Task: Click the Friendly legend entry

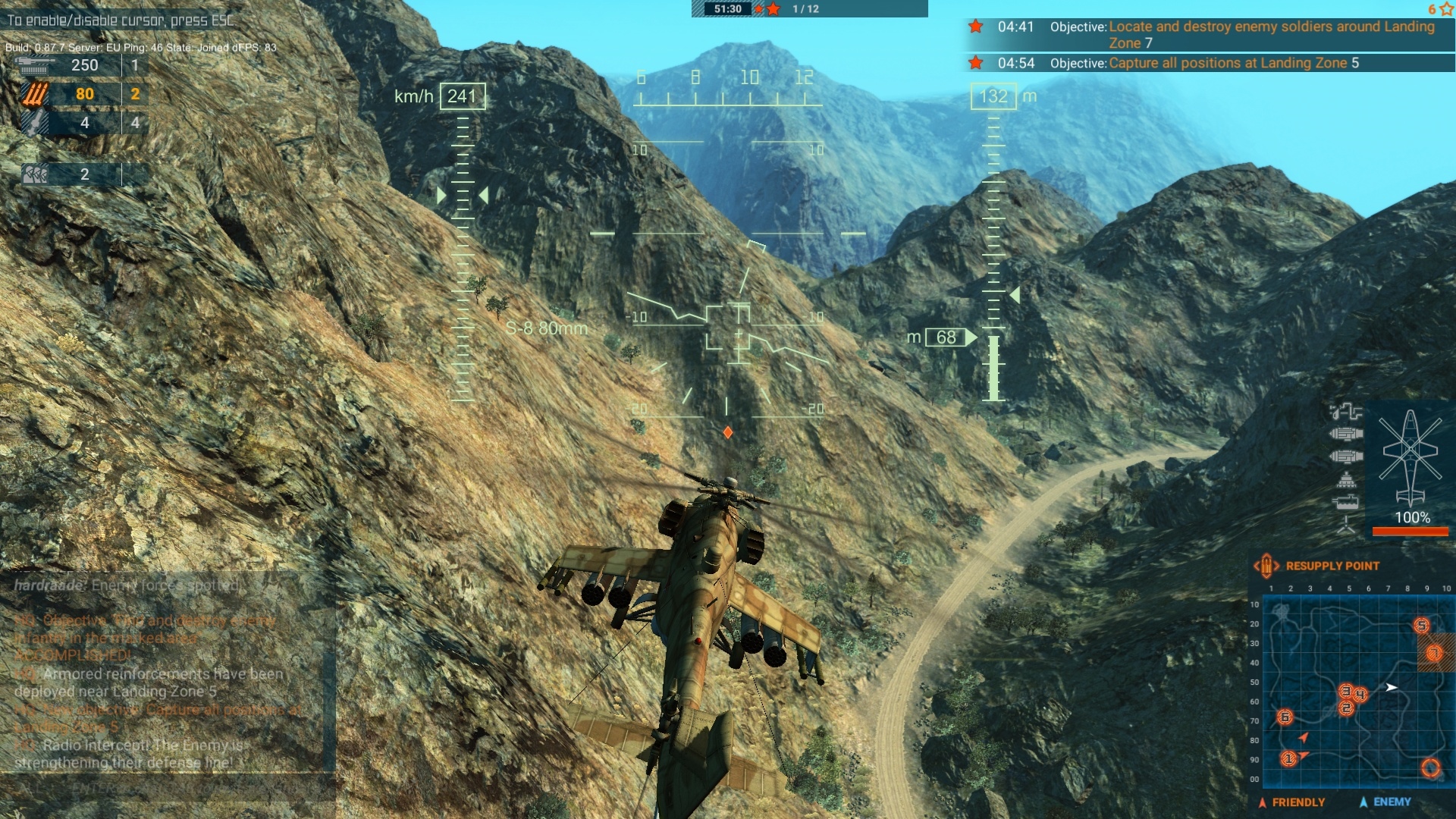Action: pyautogui.click(x=1291, y=802)
